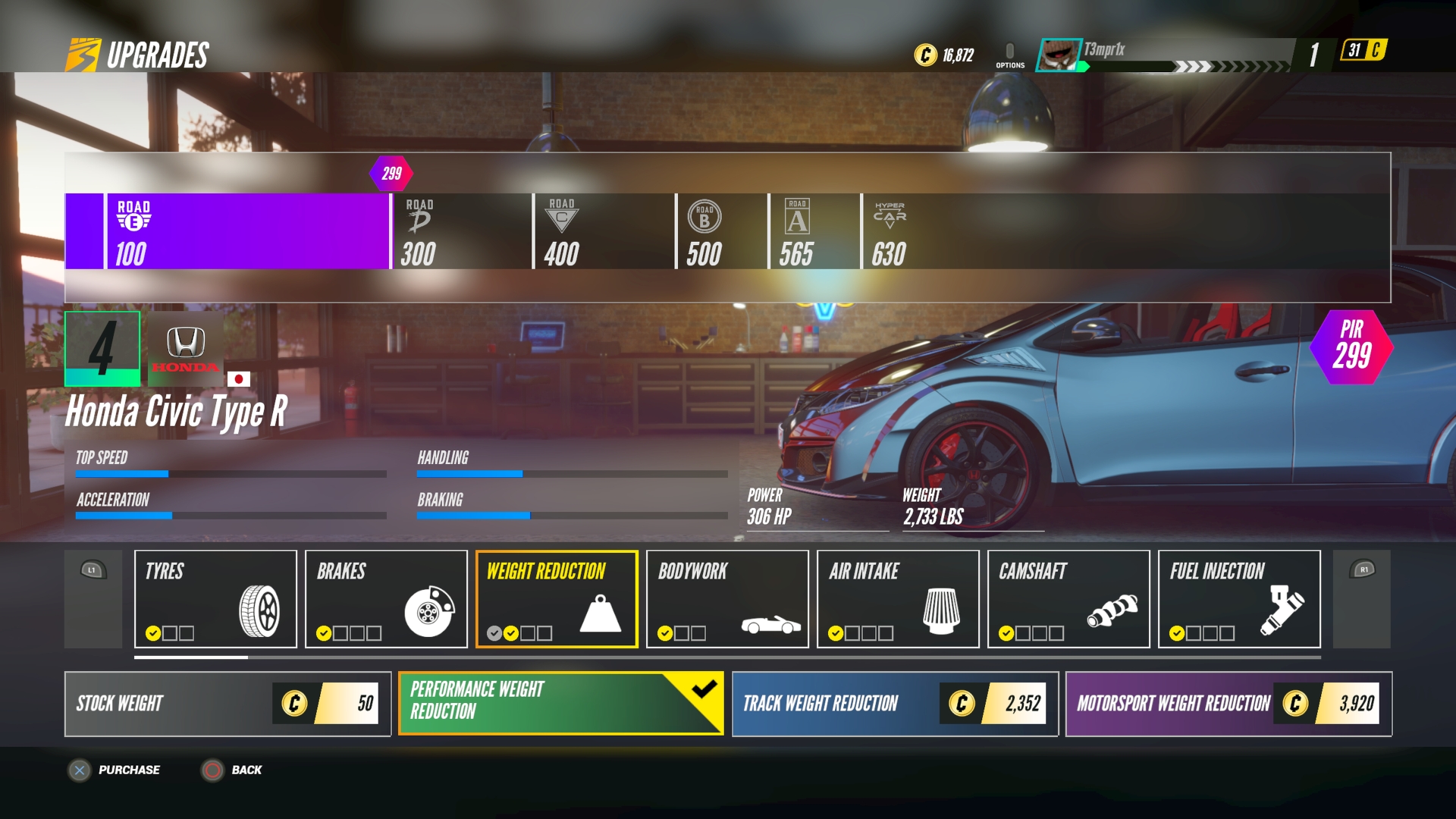
Task: Choose the Road B 500 tier
Action: [x=721, y=231]
